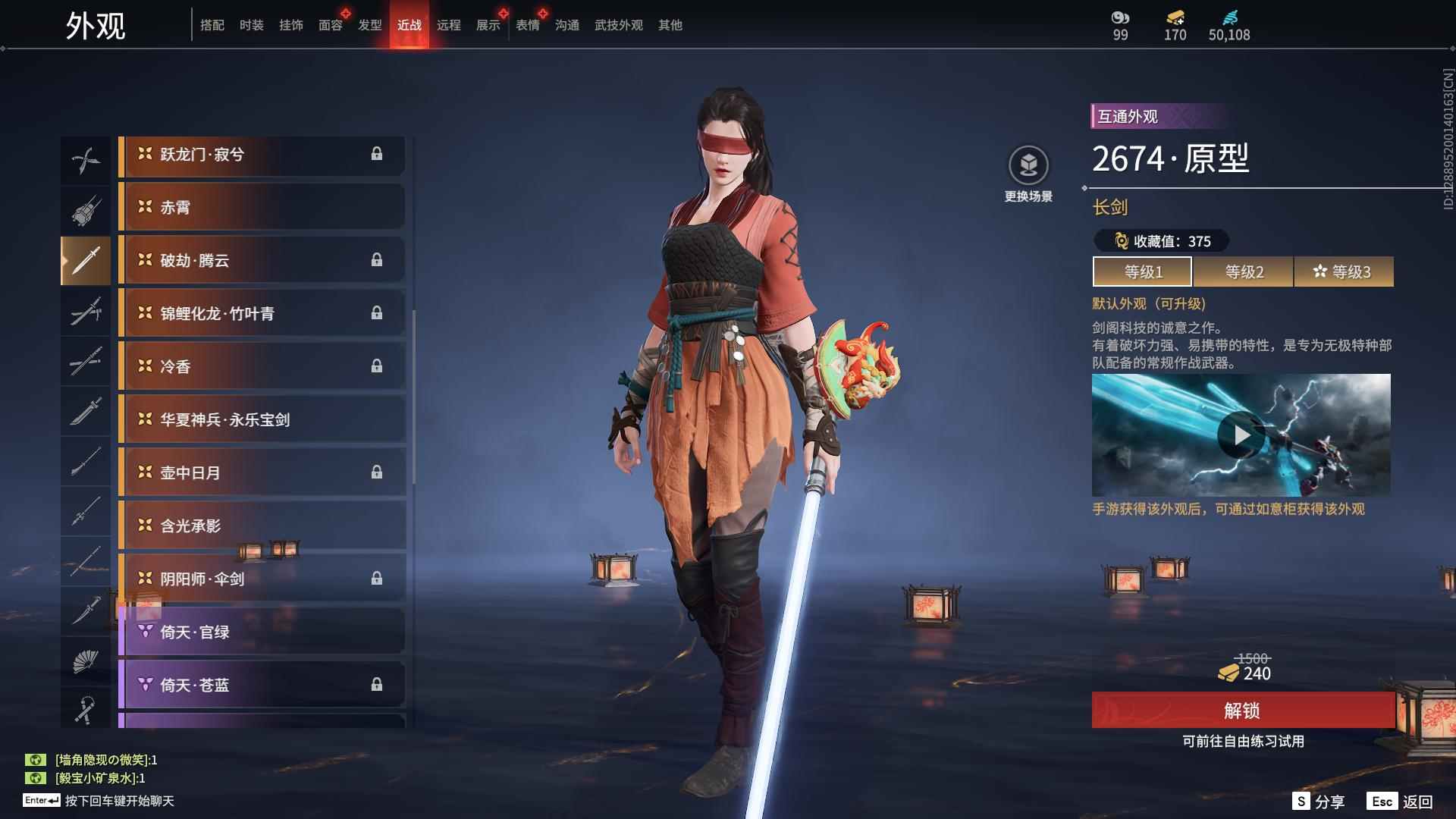The height and width of the screenshot is (819, 1456).
Task: Select 华夏神兵·永乐宝剑 from the list
Action: point(262,419)
